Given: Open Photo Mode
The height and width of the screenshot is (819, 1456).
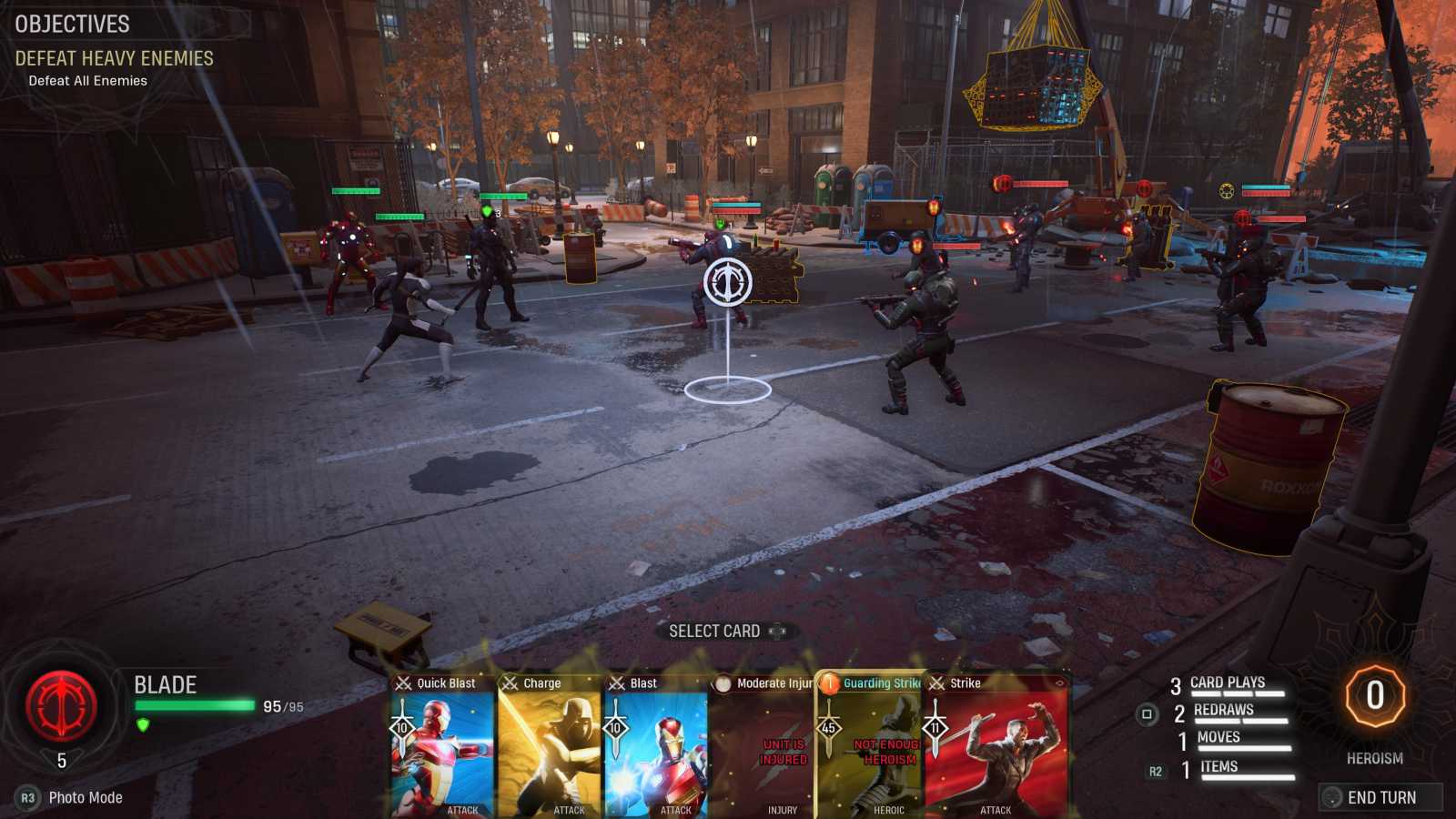Looking at the screenshot, I should 85,797.
